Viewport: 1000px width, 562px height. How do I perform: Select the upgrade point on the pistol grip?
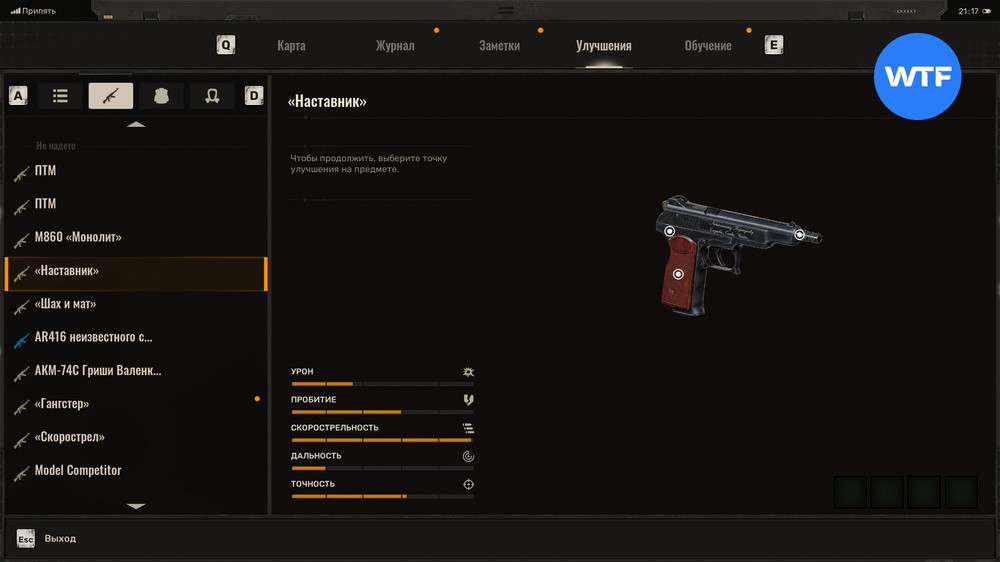click(678, 274)
